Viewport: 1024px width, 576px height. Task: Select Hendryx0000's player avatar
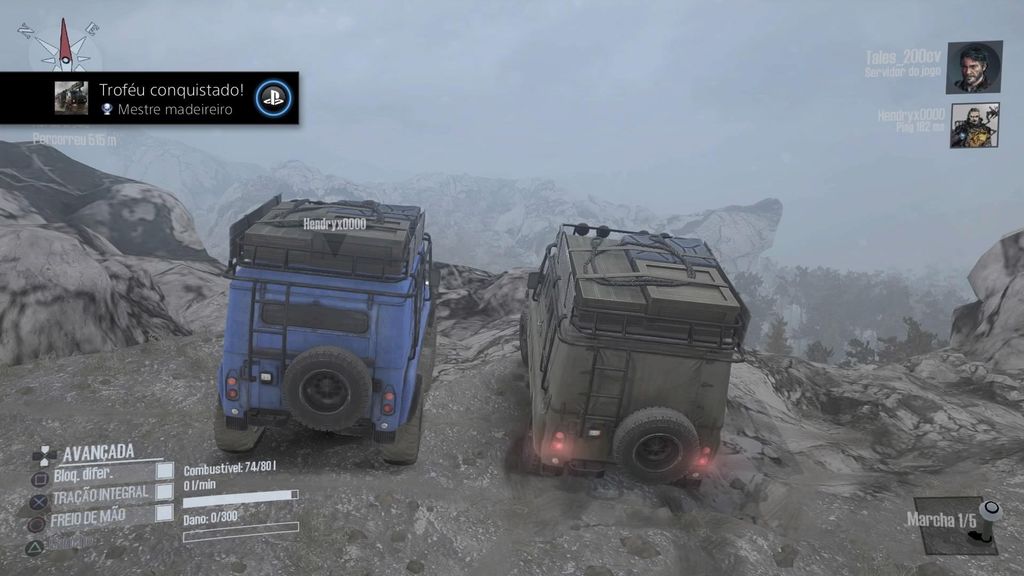tap(974, 125)
